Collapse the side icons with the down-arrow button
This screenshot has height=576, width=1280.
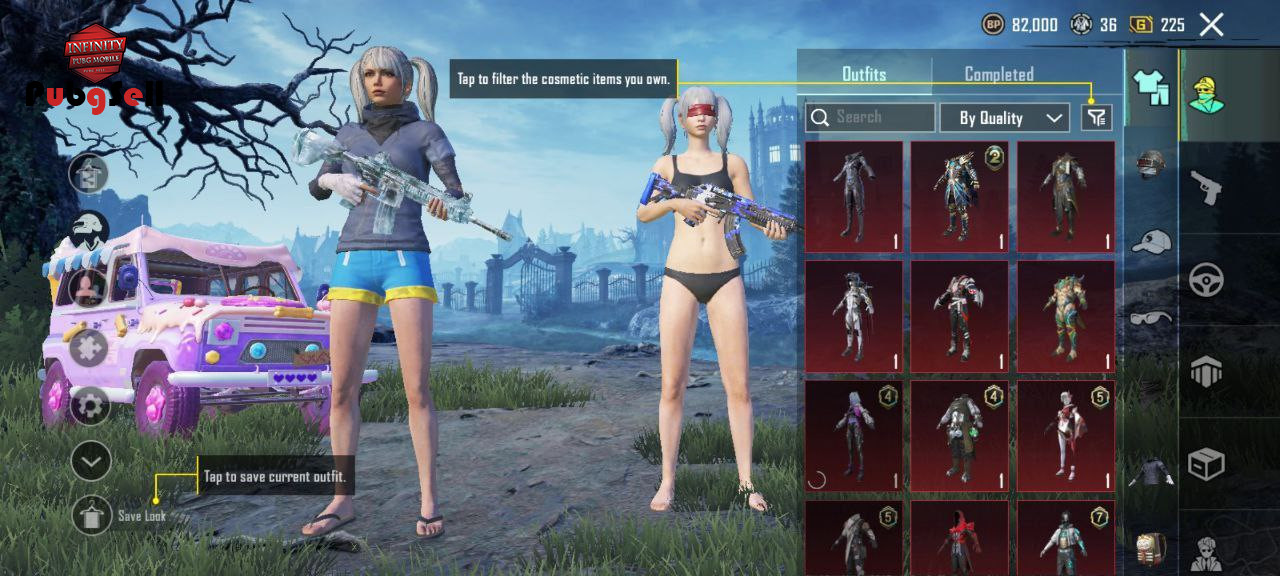[x=91, y=461]
